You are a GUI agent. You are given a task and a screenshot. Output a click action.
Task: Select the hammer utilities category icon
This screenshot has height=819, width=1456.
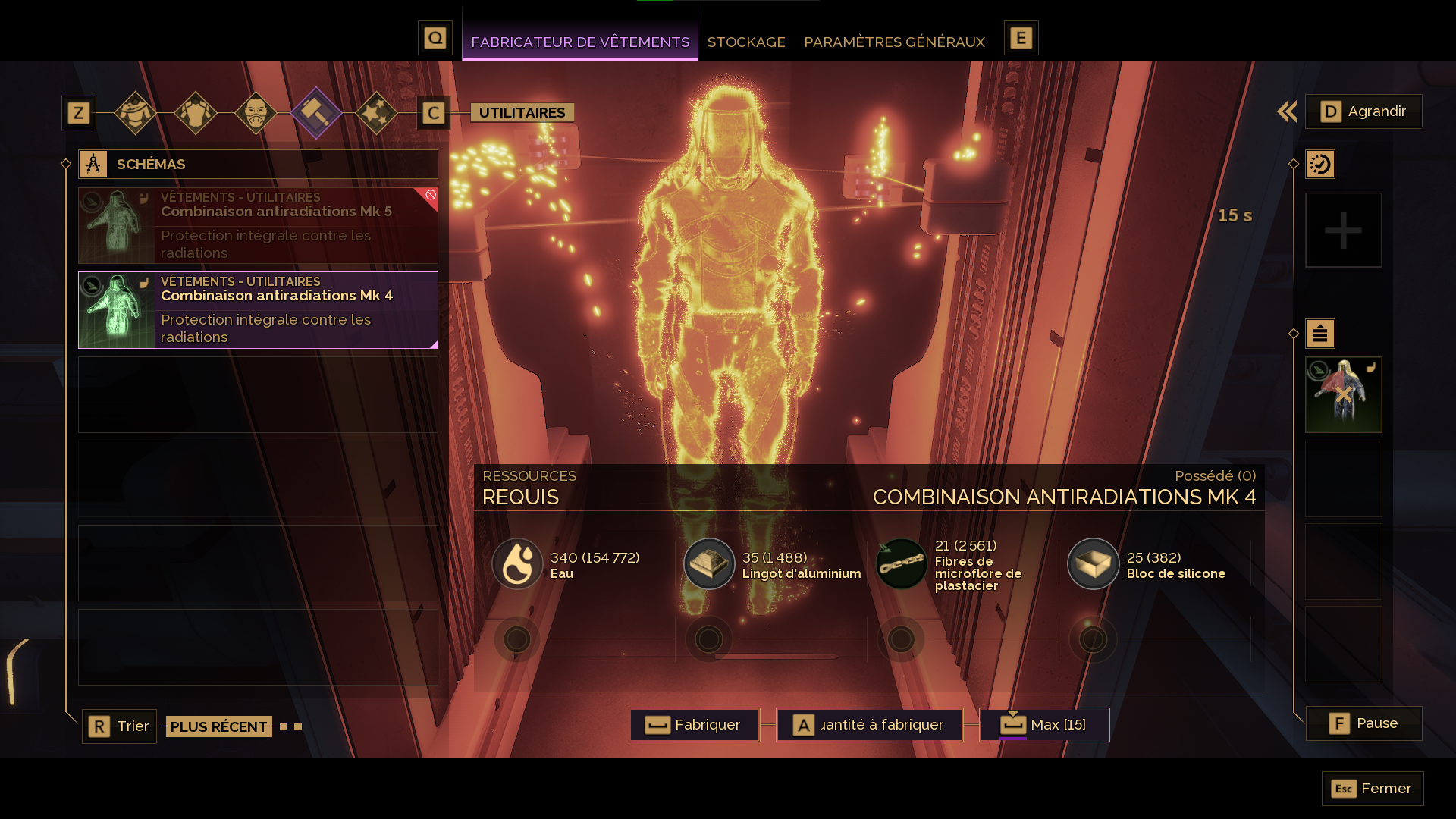(x=316, y=113)
